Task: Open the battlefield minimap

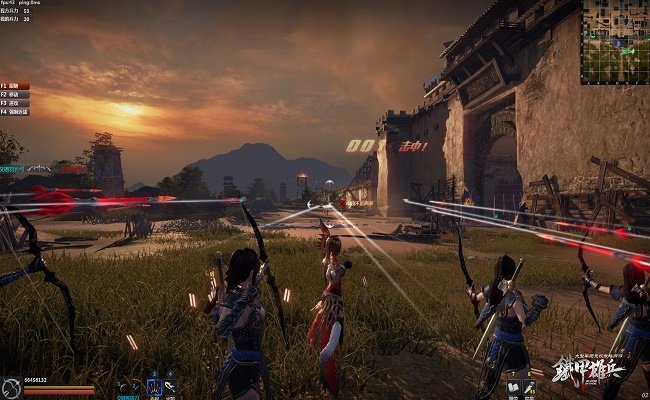Action: point(614,41)
